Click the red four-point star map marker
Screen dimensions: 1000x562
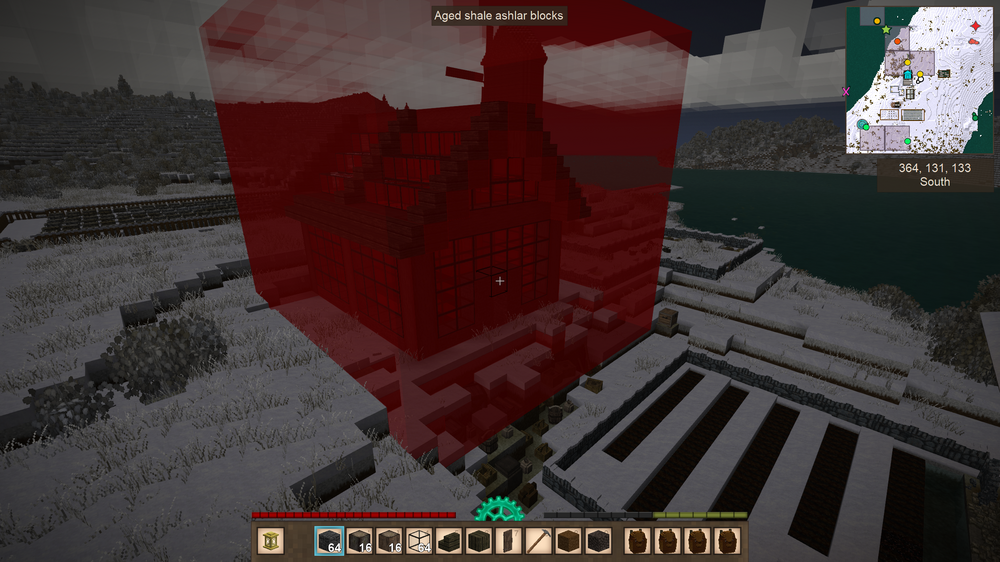tap(974, 25)
